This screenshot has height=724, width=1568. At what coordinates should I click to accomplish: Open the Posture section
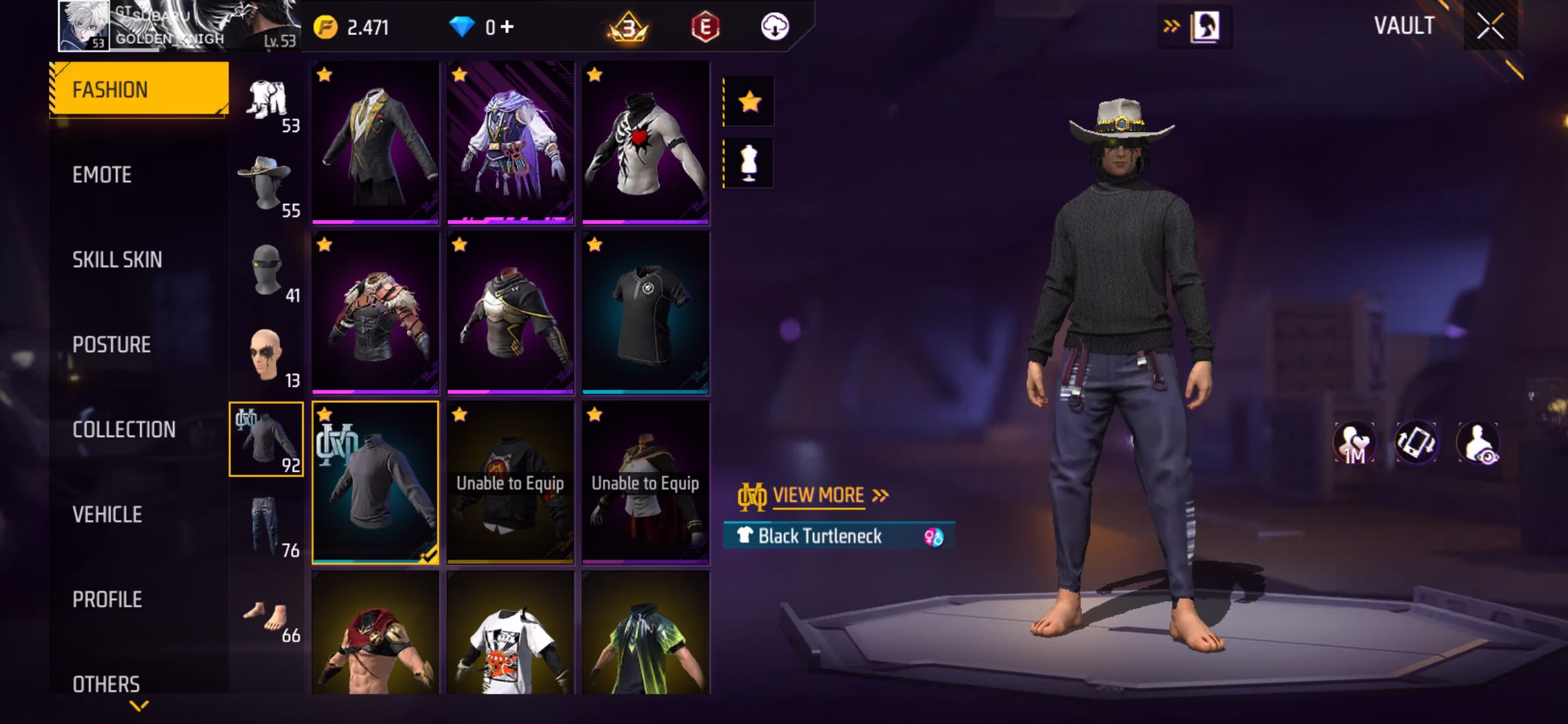tap(111, 345)
